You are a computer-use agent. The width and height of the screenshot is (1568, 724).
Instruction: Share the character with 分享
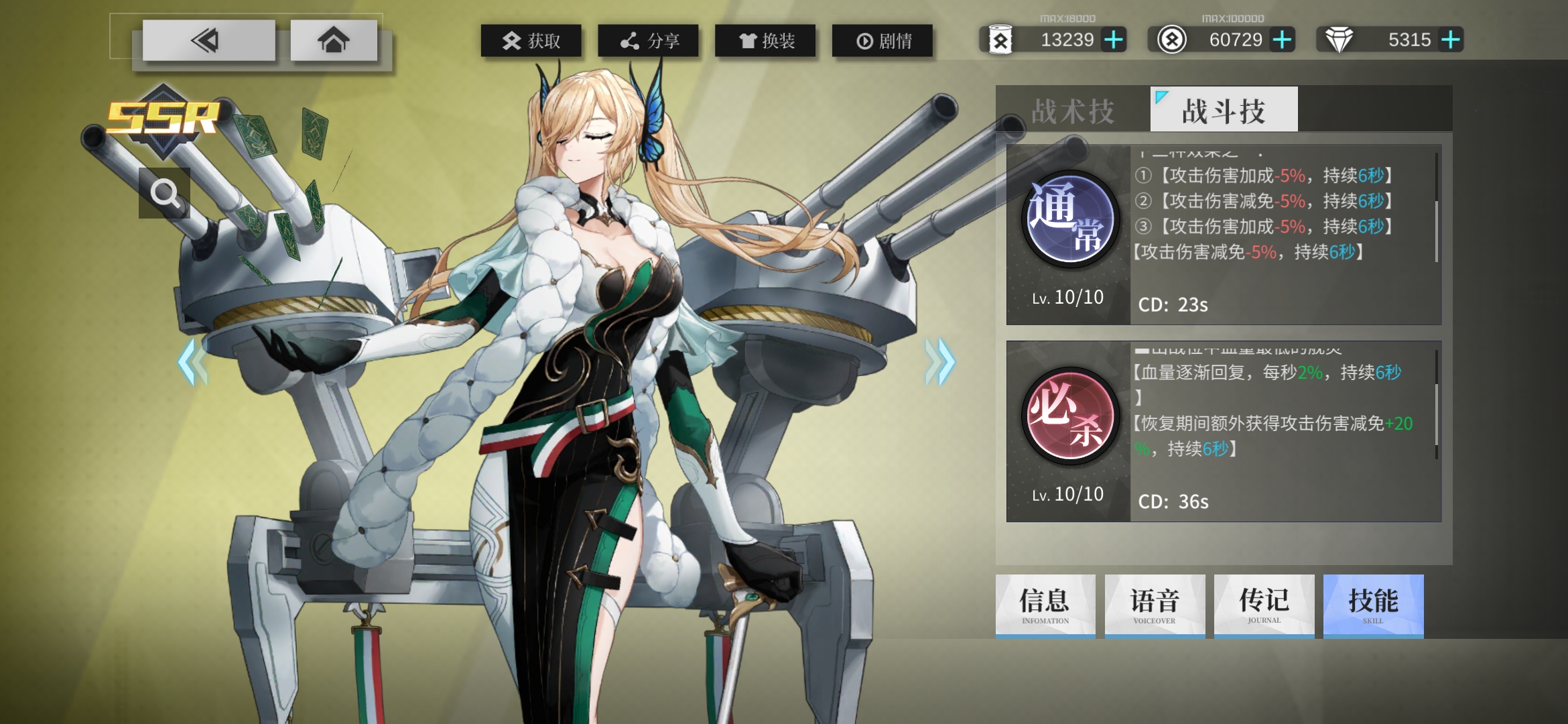click(648, 41)
